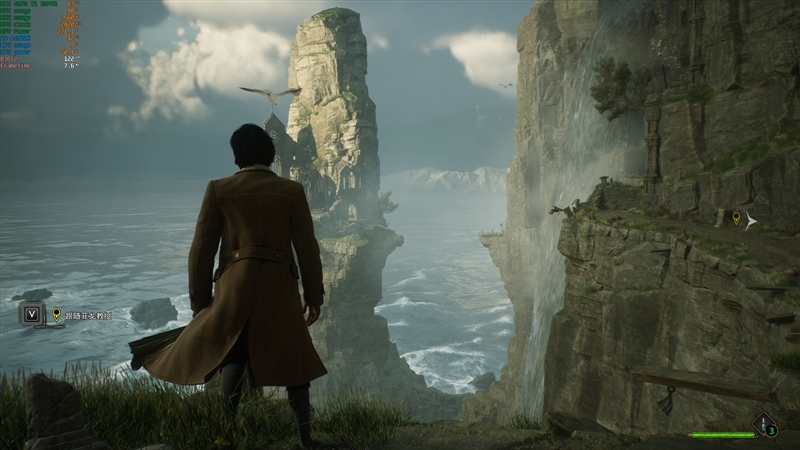Screen dimensions: 800x450
Task: Click the yellow waypoint marker on the cliff
Action: tap(737, 217)
